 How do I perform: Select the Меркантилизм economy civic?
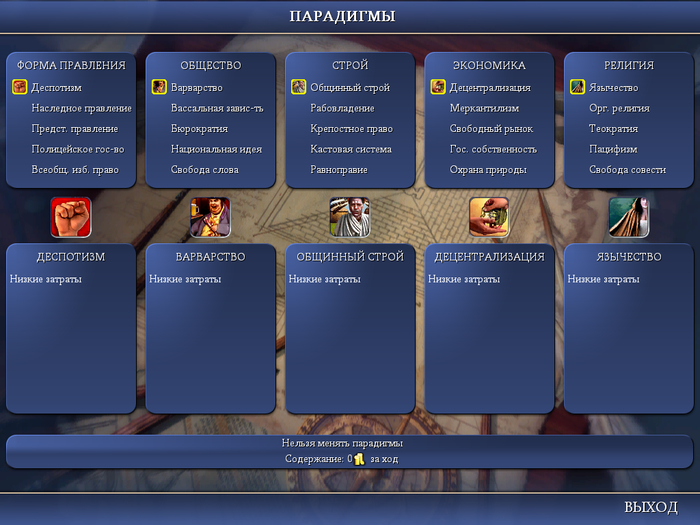click(484, 108)
